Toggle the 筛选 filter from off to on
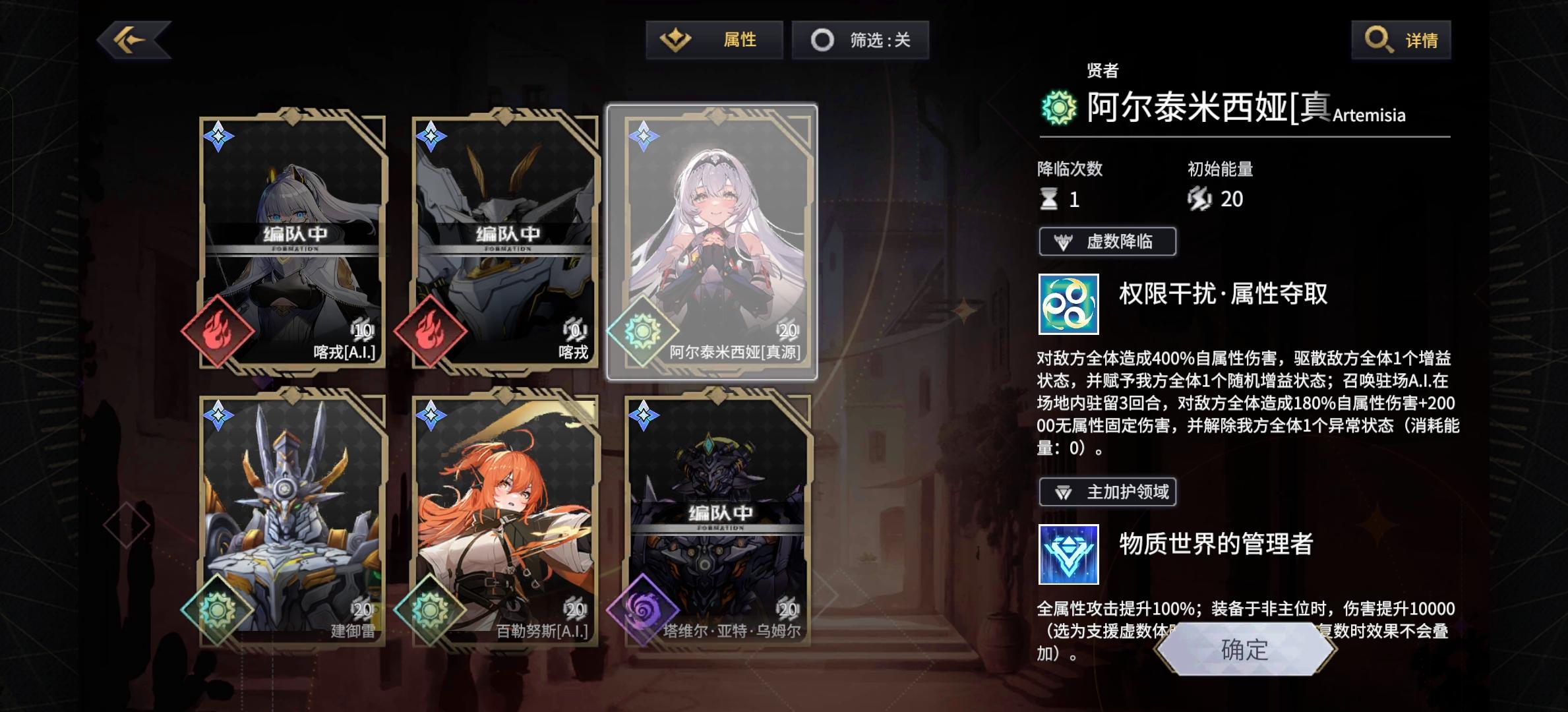The height and width of the screenshot is (712, 1568). [x=861, y=40]
